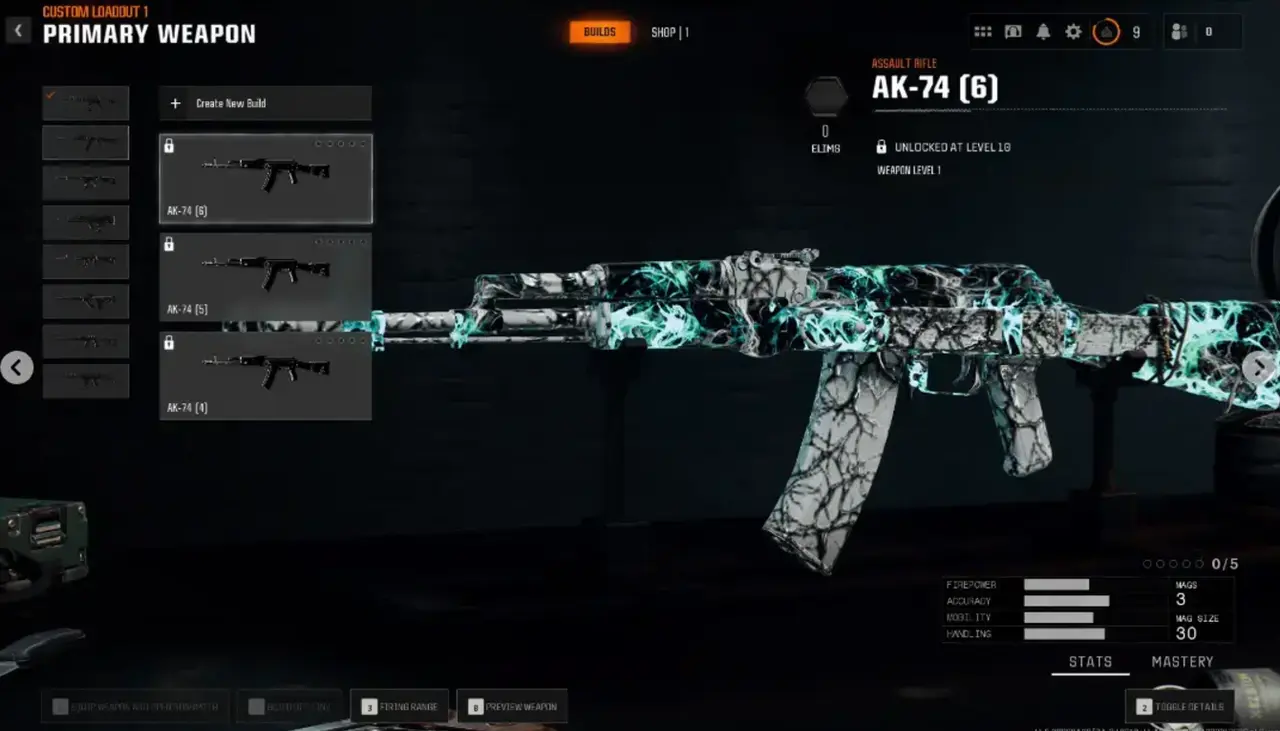Enter the Firing Range
This screenshot has width=1280, height=731.
400,705
